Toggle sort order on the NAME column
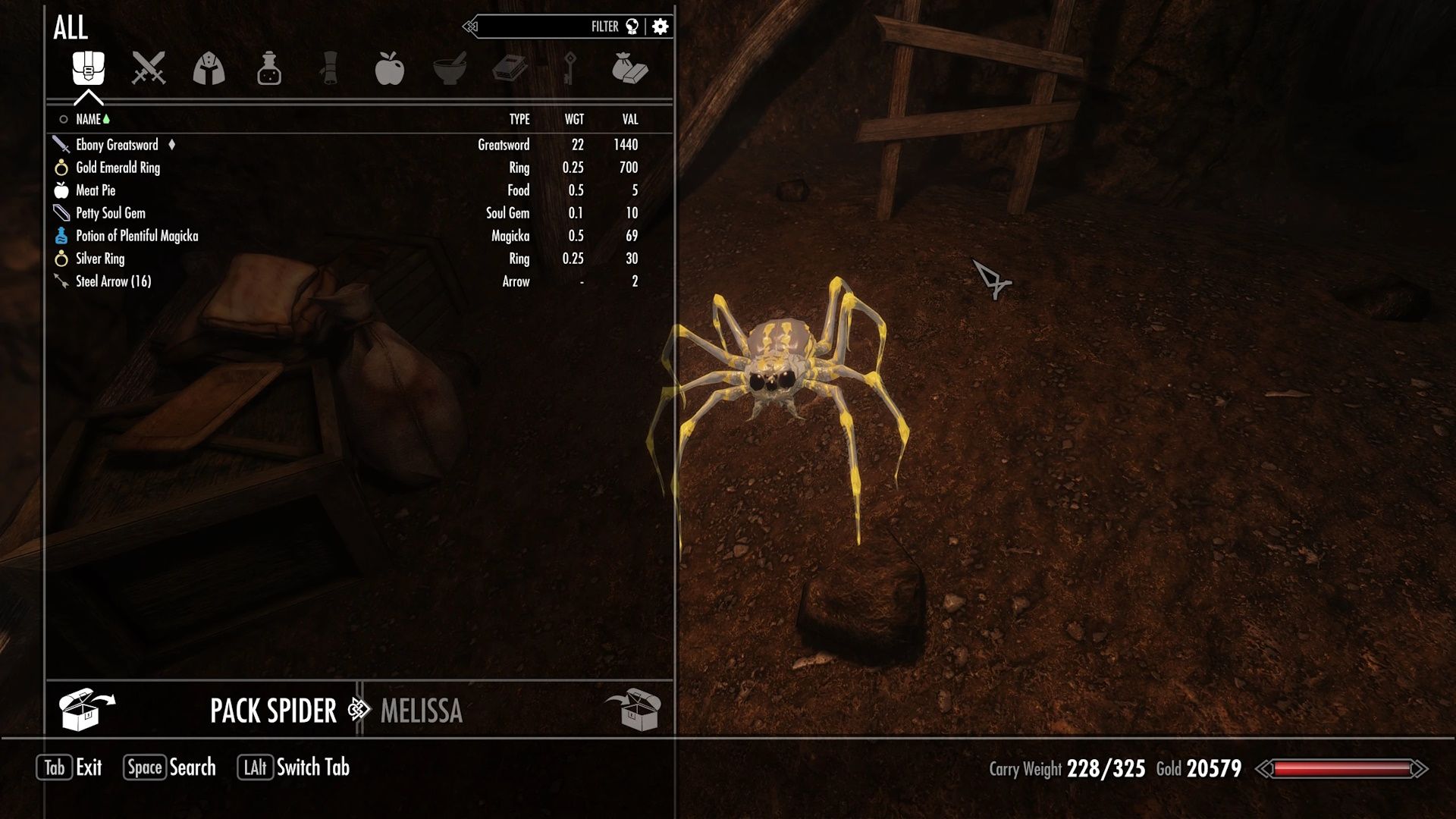The image size is (1456, 819). click(89, 119)
